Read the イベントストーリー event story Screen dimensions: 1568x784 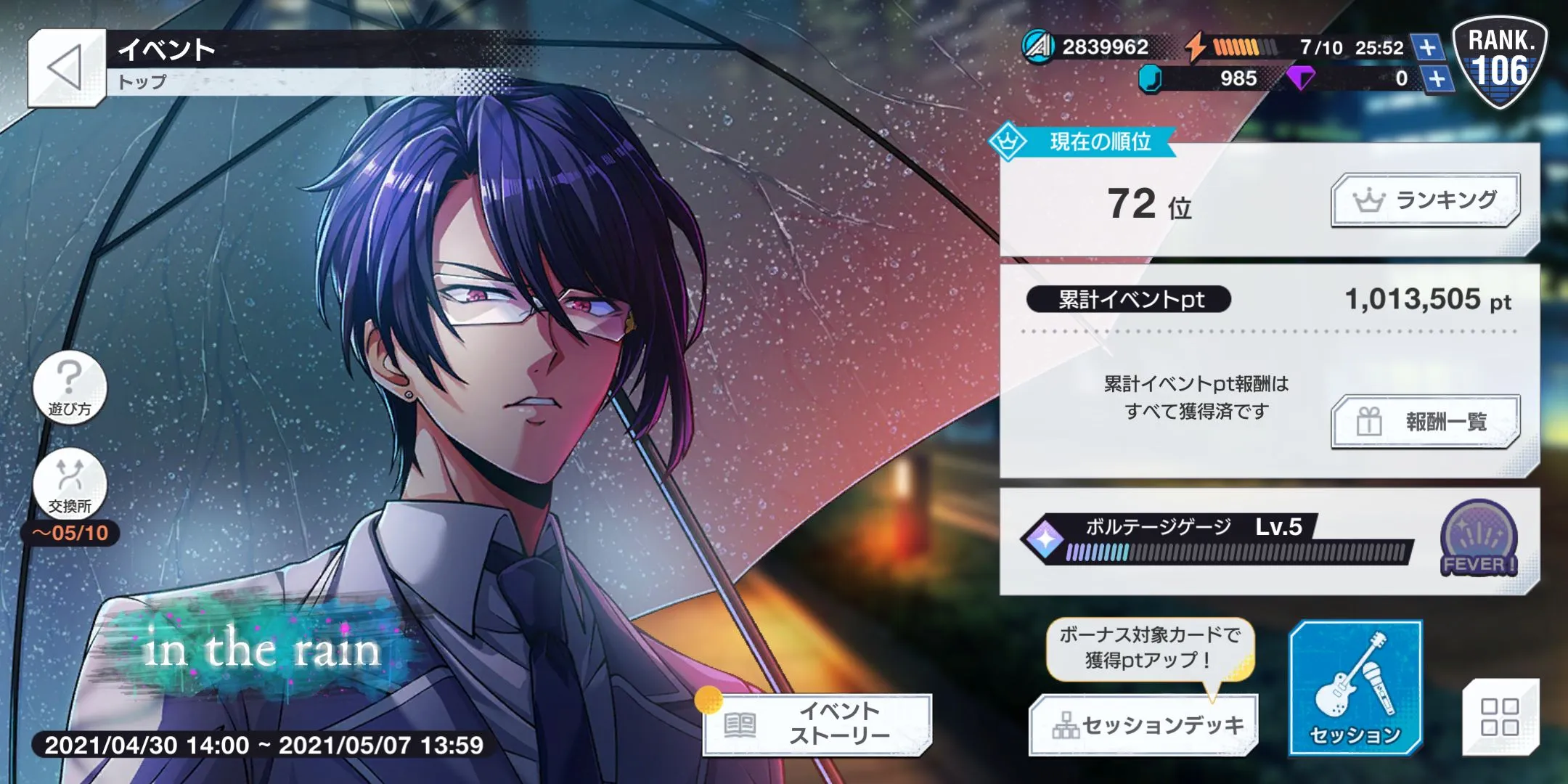818,724
